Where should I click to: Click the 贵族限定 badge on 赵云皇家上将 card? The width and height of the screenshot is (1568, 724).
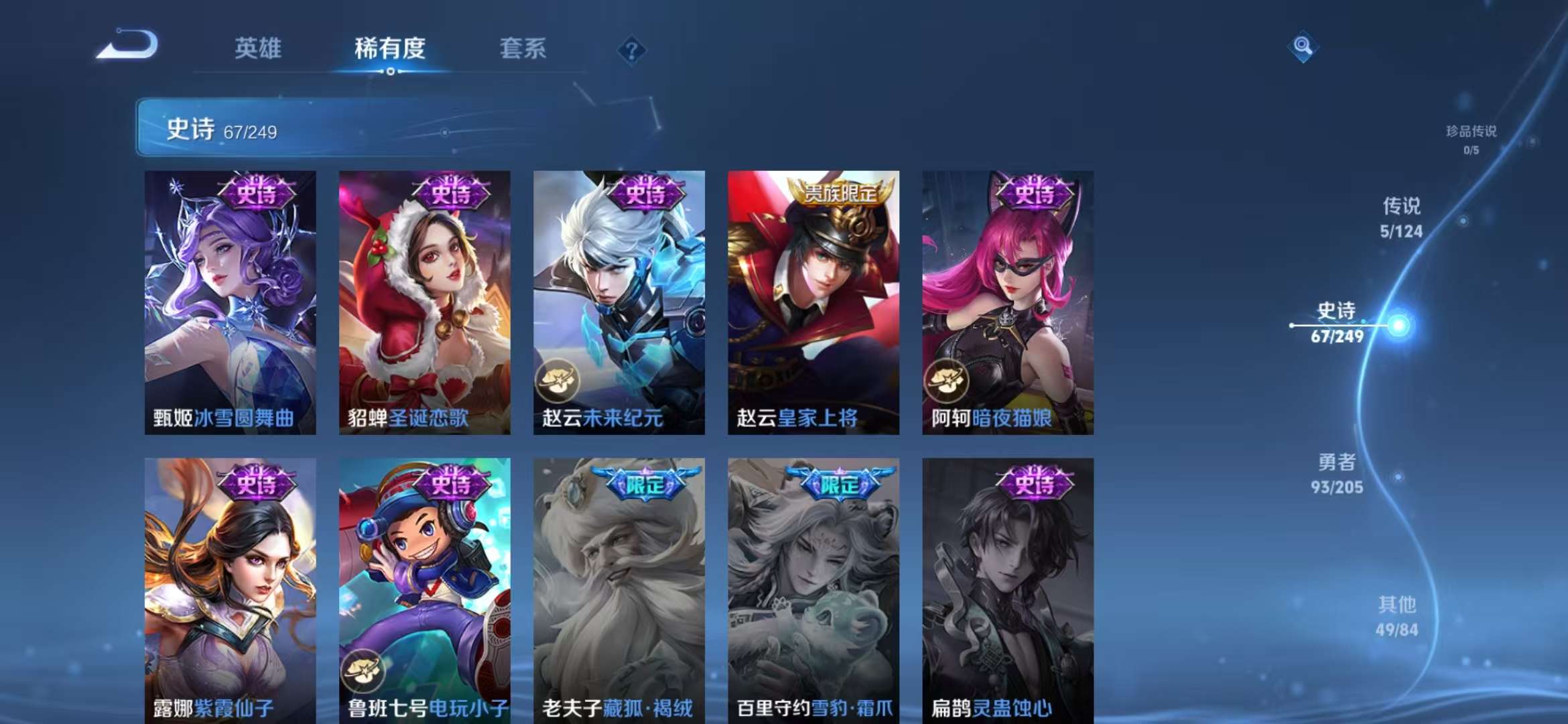click(x=841, y=192)
